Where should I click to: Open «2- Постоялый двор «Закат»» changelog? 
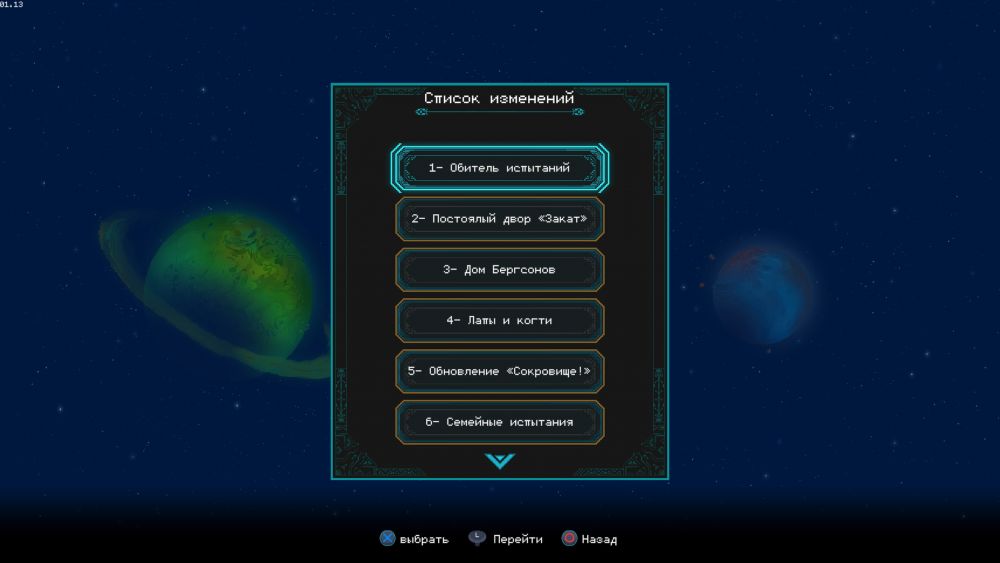click(499, 219)
